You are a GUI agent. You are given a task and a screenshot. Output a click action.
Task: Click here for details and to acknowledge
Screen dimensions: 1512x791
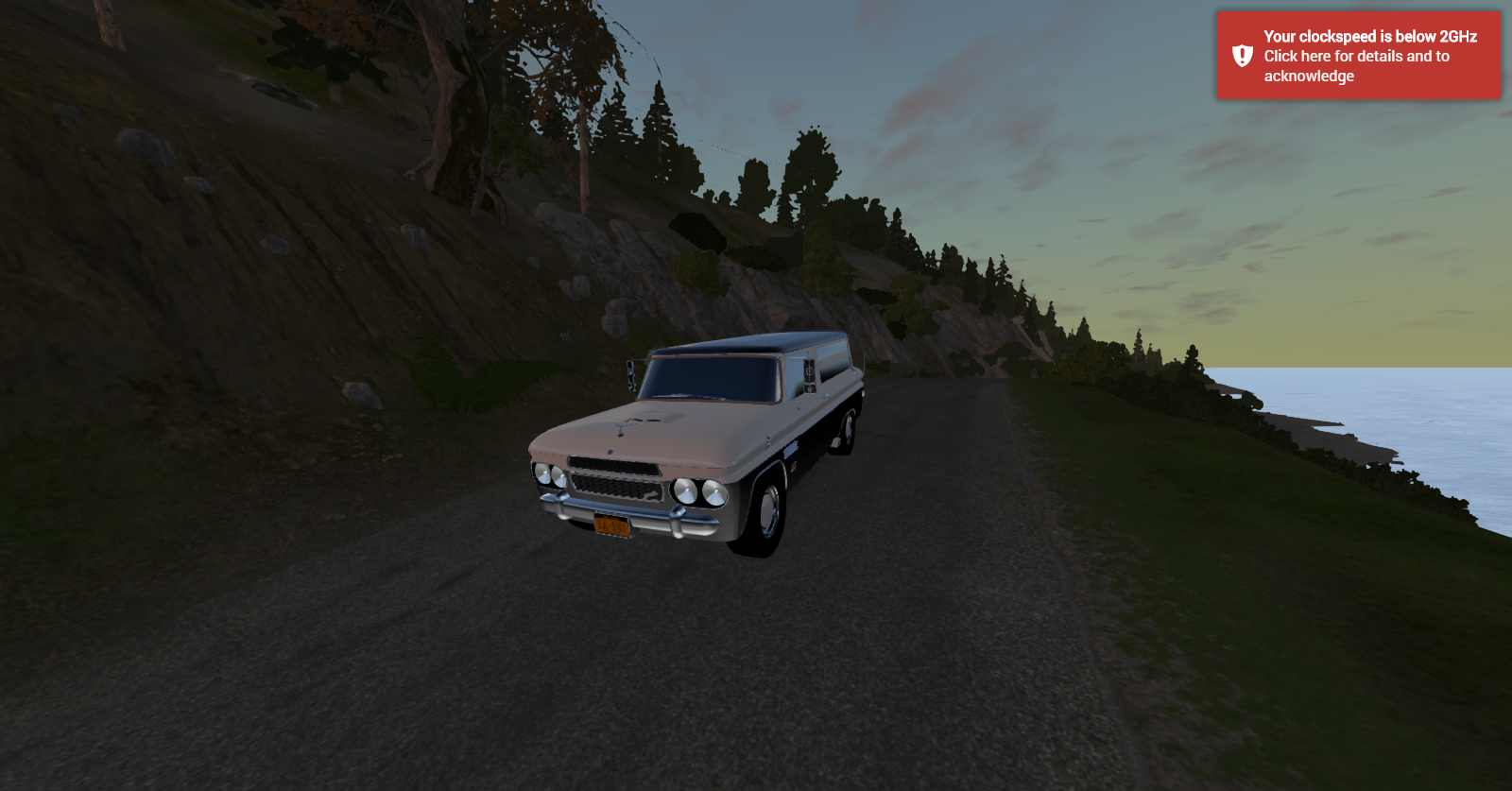click(x=1355, y=68)
